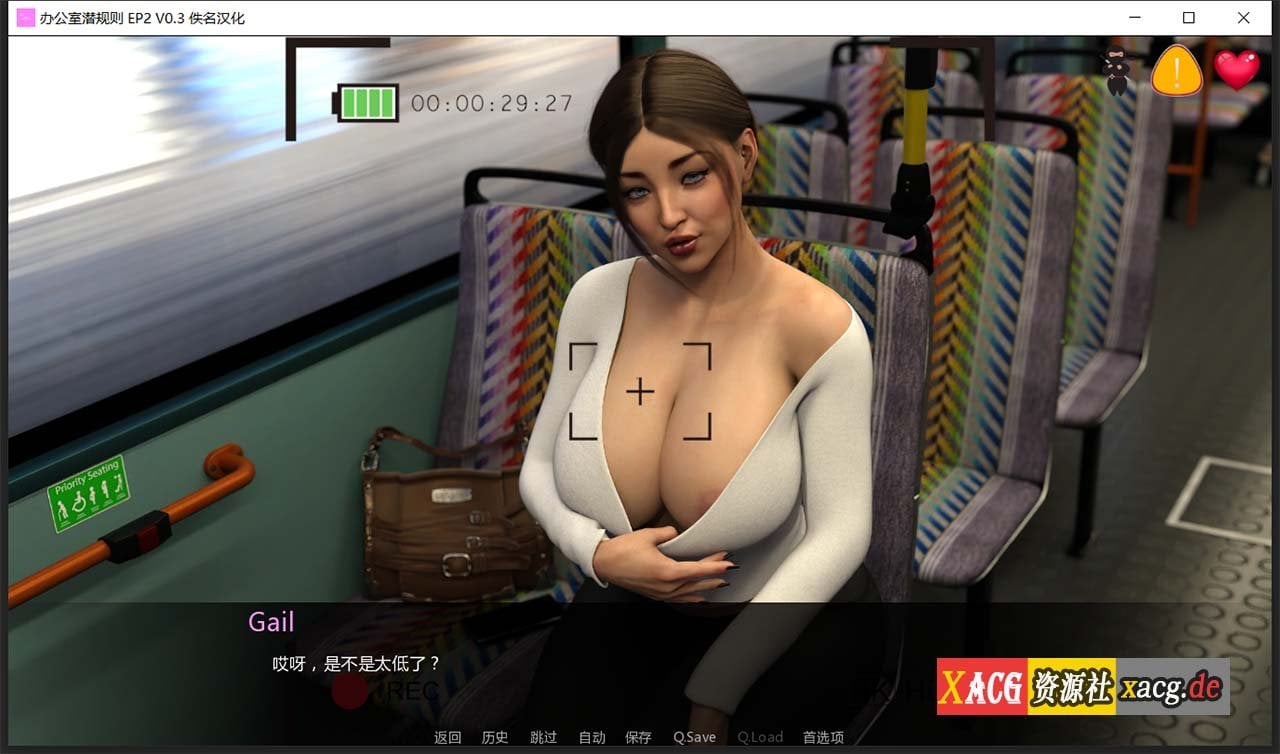The width and height of the screenshot is (1280, 754).
Task: Activate 跳过 to skip dialogue
Action: 543,737
